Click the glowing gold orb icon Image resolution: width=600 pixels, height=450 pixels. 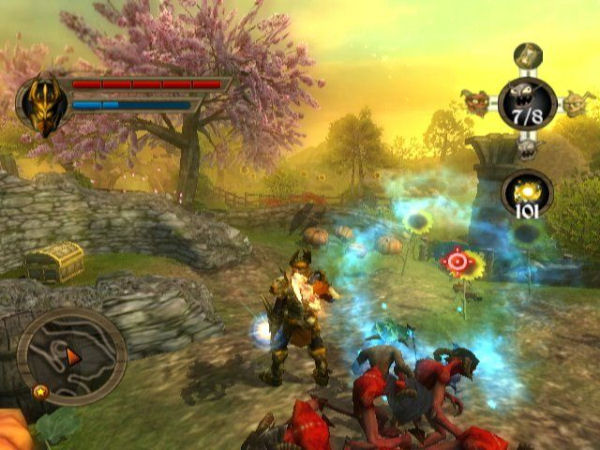[x=528, y=188]
